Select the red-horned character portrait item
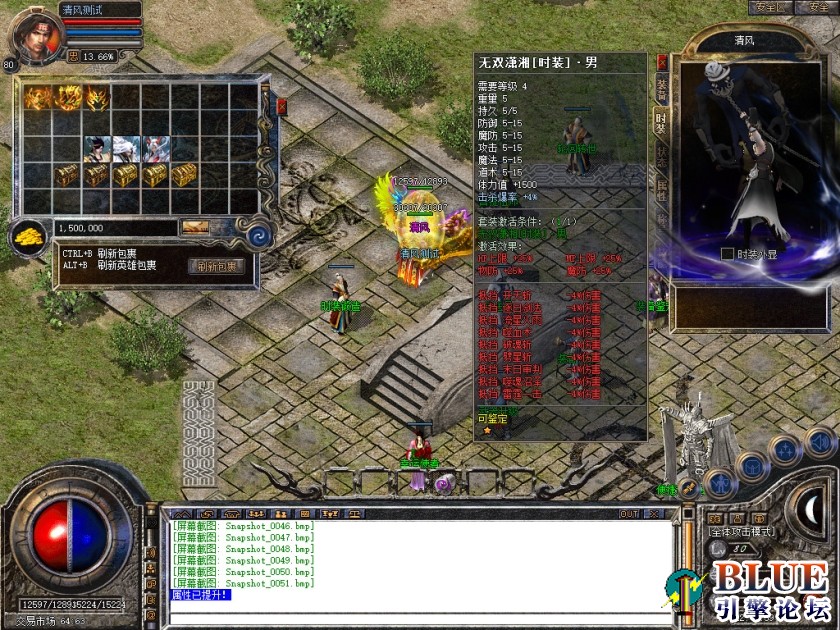 click(156, 149)
